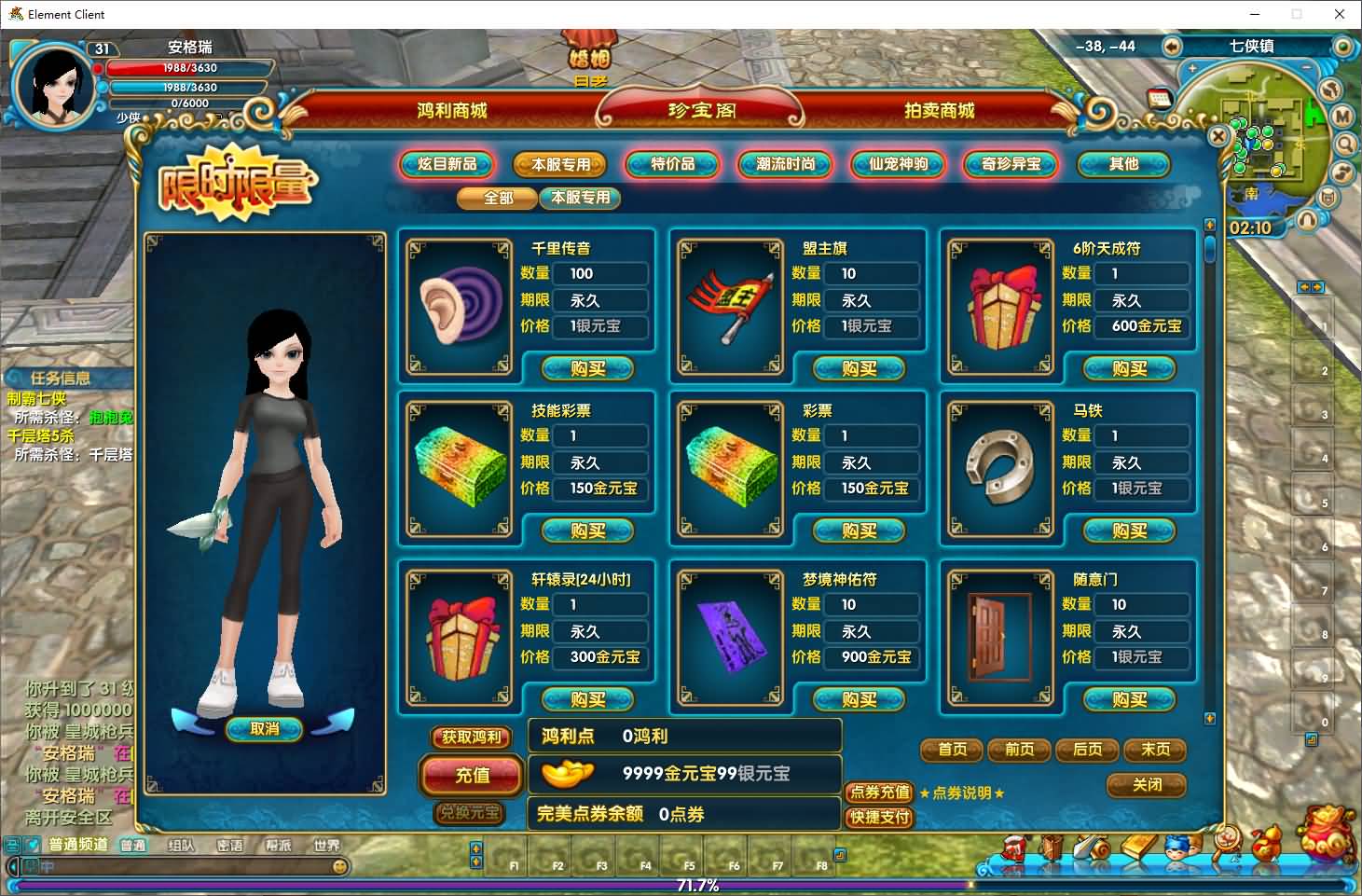Purchase the 盟主旗 flag item
1362x896 pixels.
tap(859, 369)
